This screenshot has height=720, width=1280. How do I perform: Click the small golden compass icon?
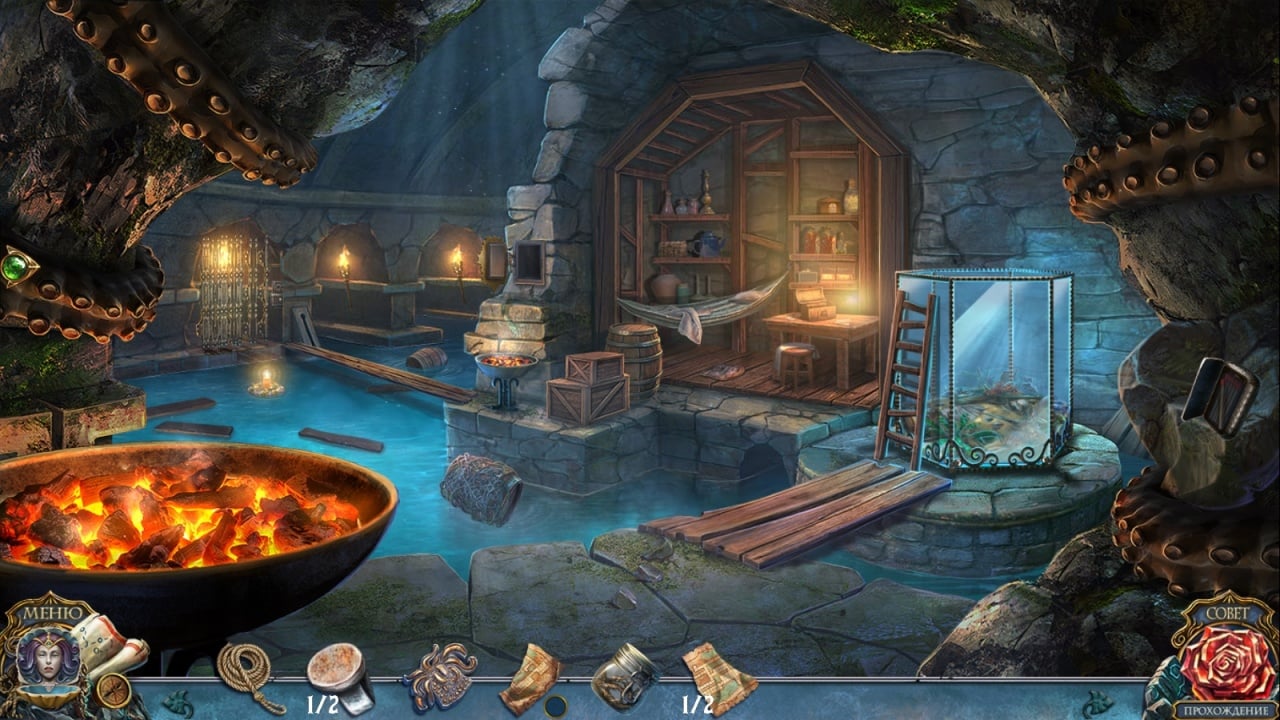pyautogui.click(x=112, y=691)
